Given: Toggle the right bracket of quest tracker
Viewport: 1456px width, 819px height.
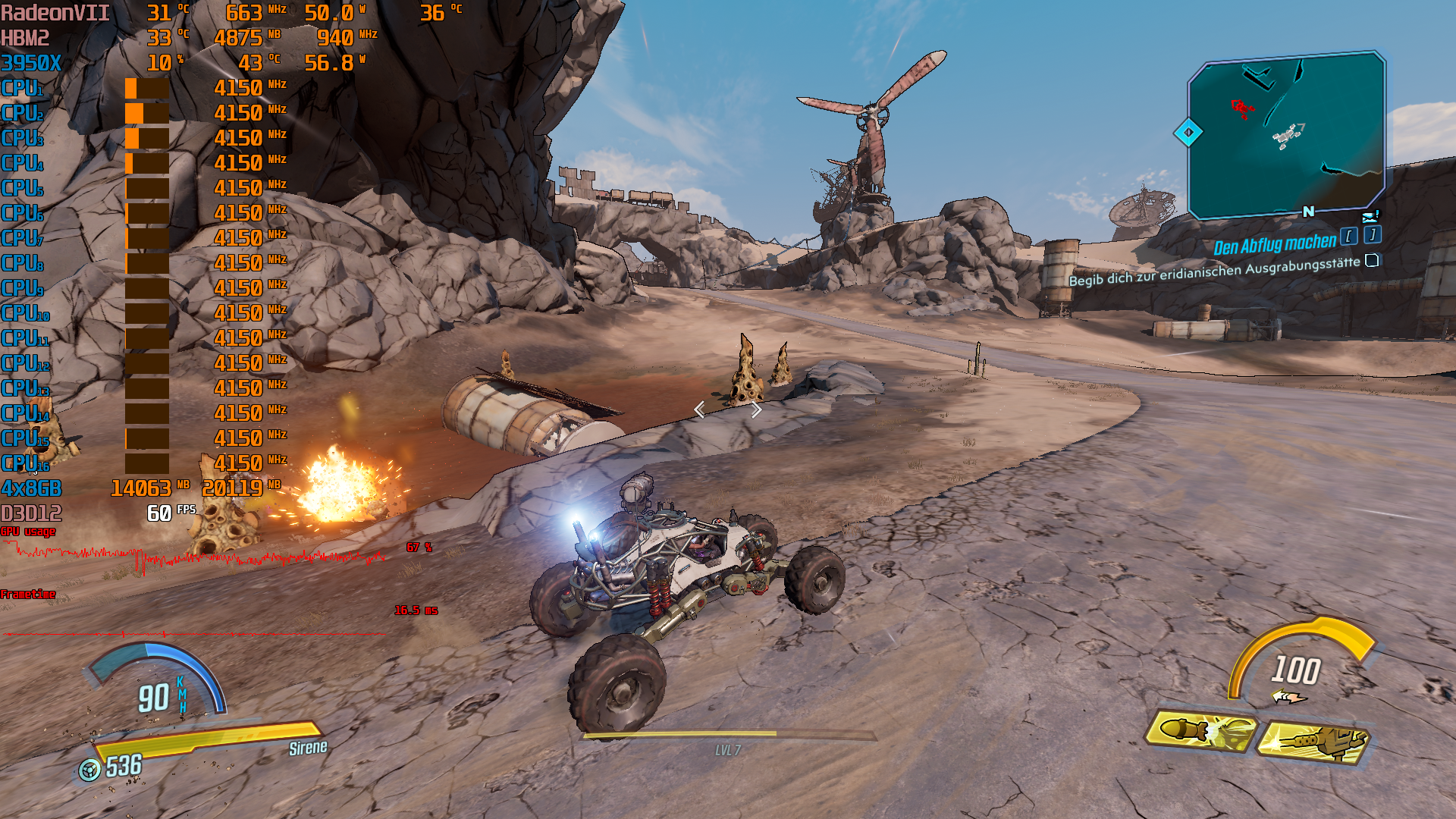Looking at the screenshot, I should [1373, 235].
